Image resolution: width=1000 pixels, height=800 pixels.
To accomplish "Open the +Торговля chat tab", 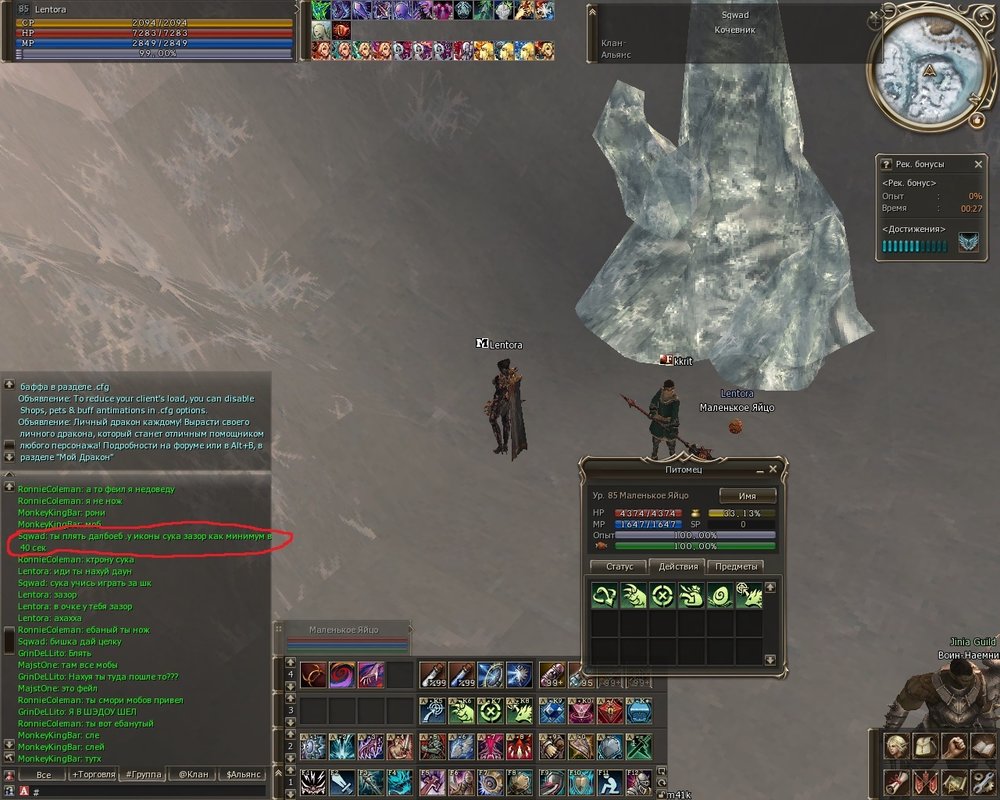I will tap(92, 774).
